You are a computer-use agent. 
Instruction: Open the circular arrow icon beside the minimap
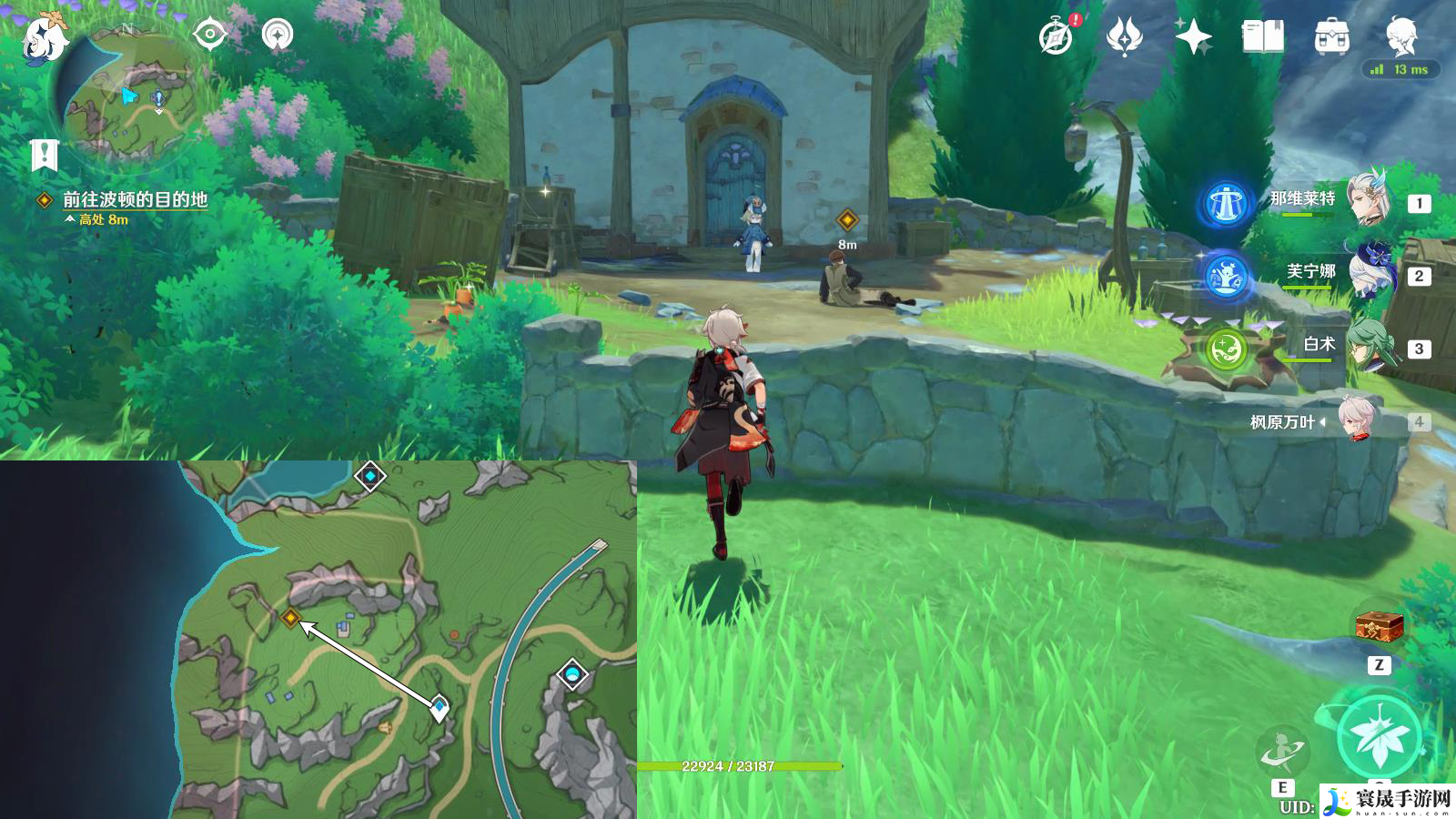click(x=278, y=35)
